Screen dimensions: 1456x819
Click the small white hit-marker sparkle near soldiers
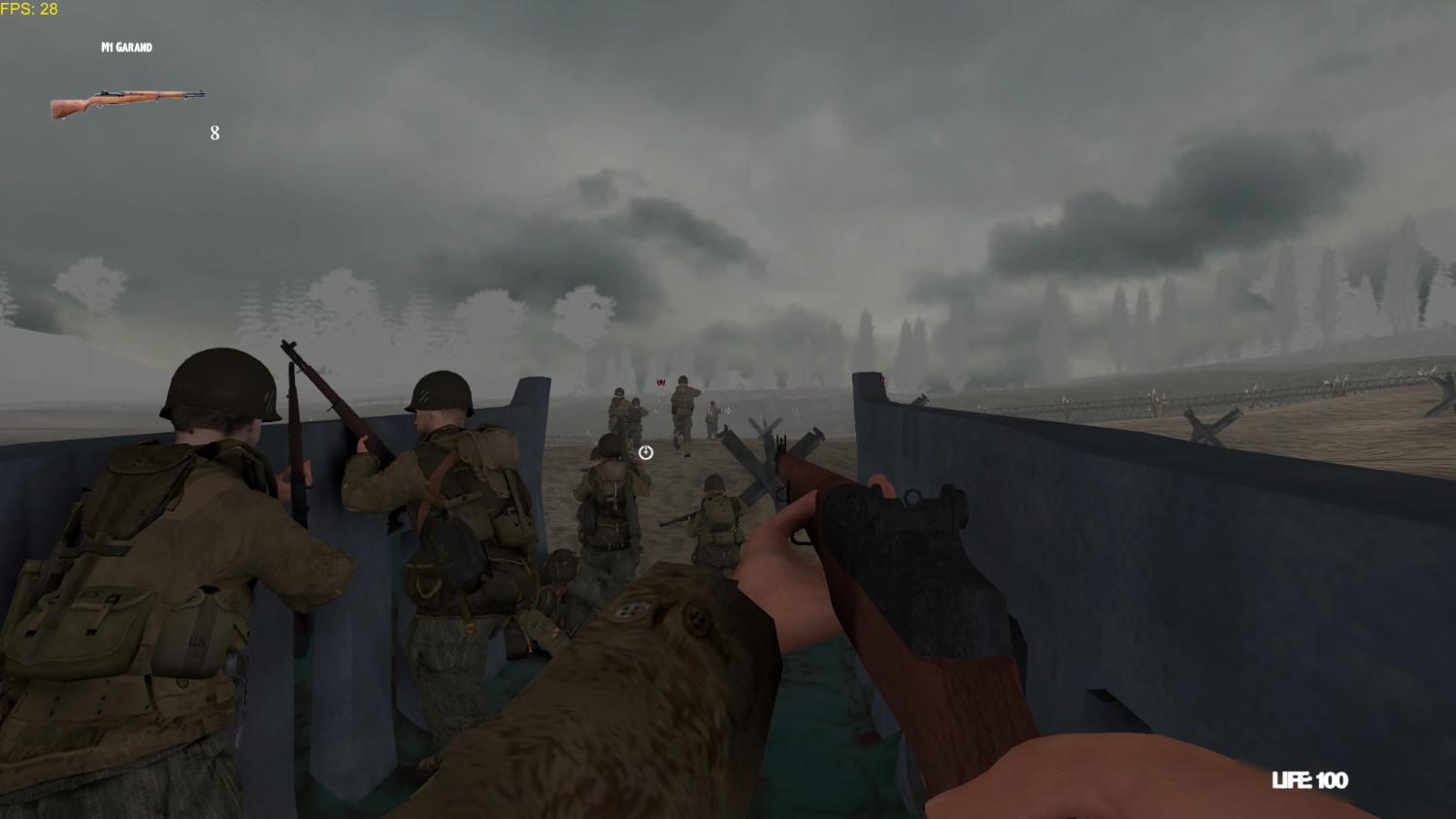tap(726, 410)
